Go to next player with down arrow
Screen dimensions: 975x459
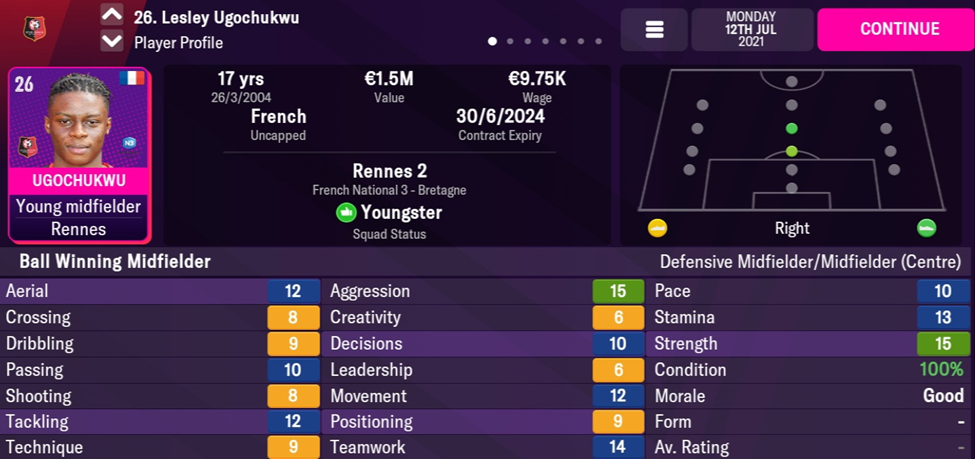(112, 42)
